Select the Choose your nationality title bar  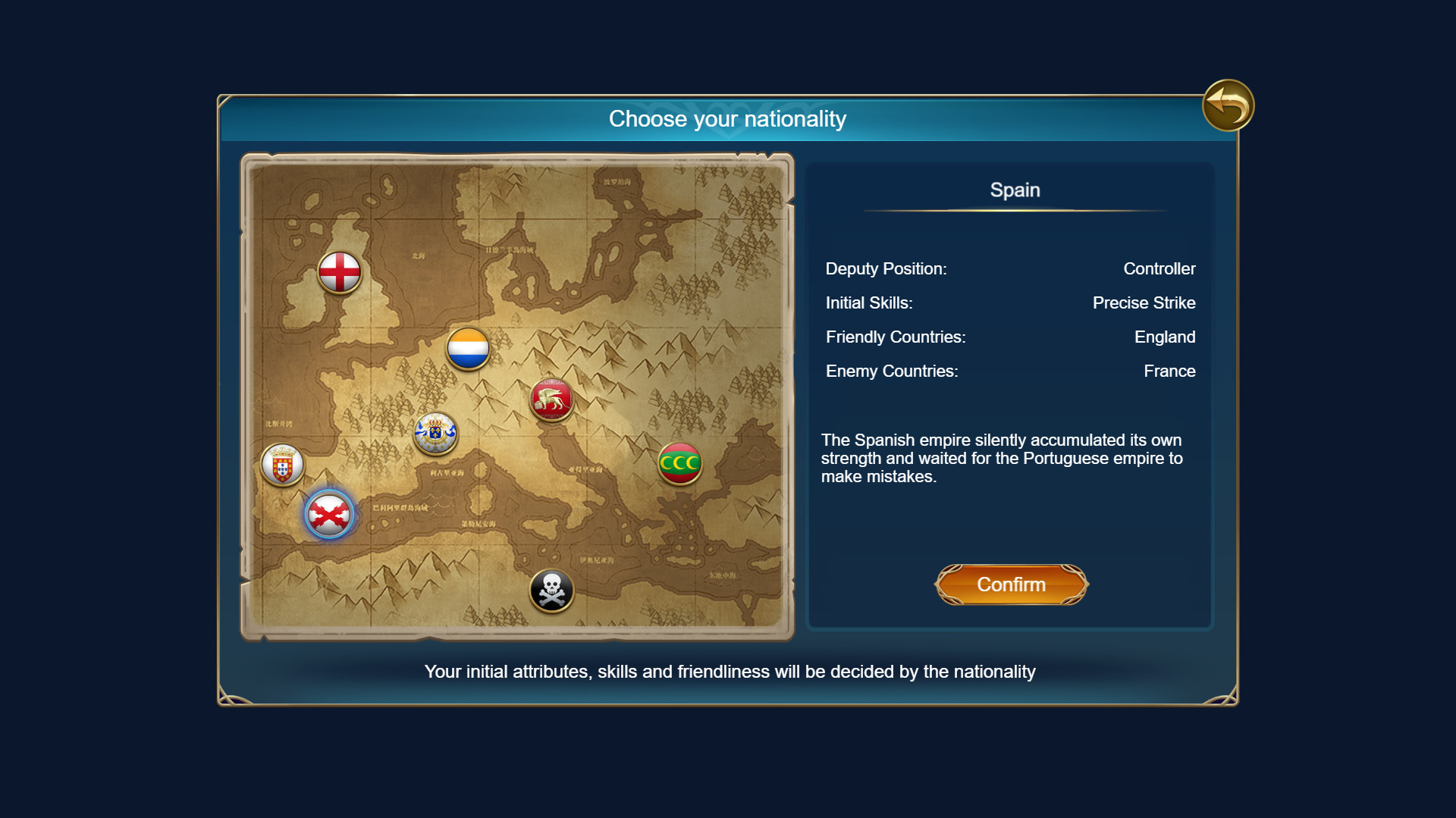click(727, 118)
